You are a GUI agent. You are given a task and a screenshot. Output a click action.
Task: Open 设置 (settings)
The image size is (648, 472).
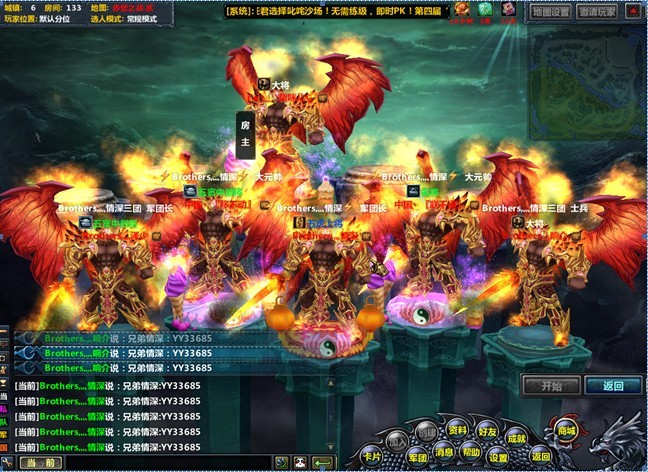click(499, 457)
